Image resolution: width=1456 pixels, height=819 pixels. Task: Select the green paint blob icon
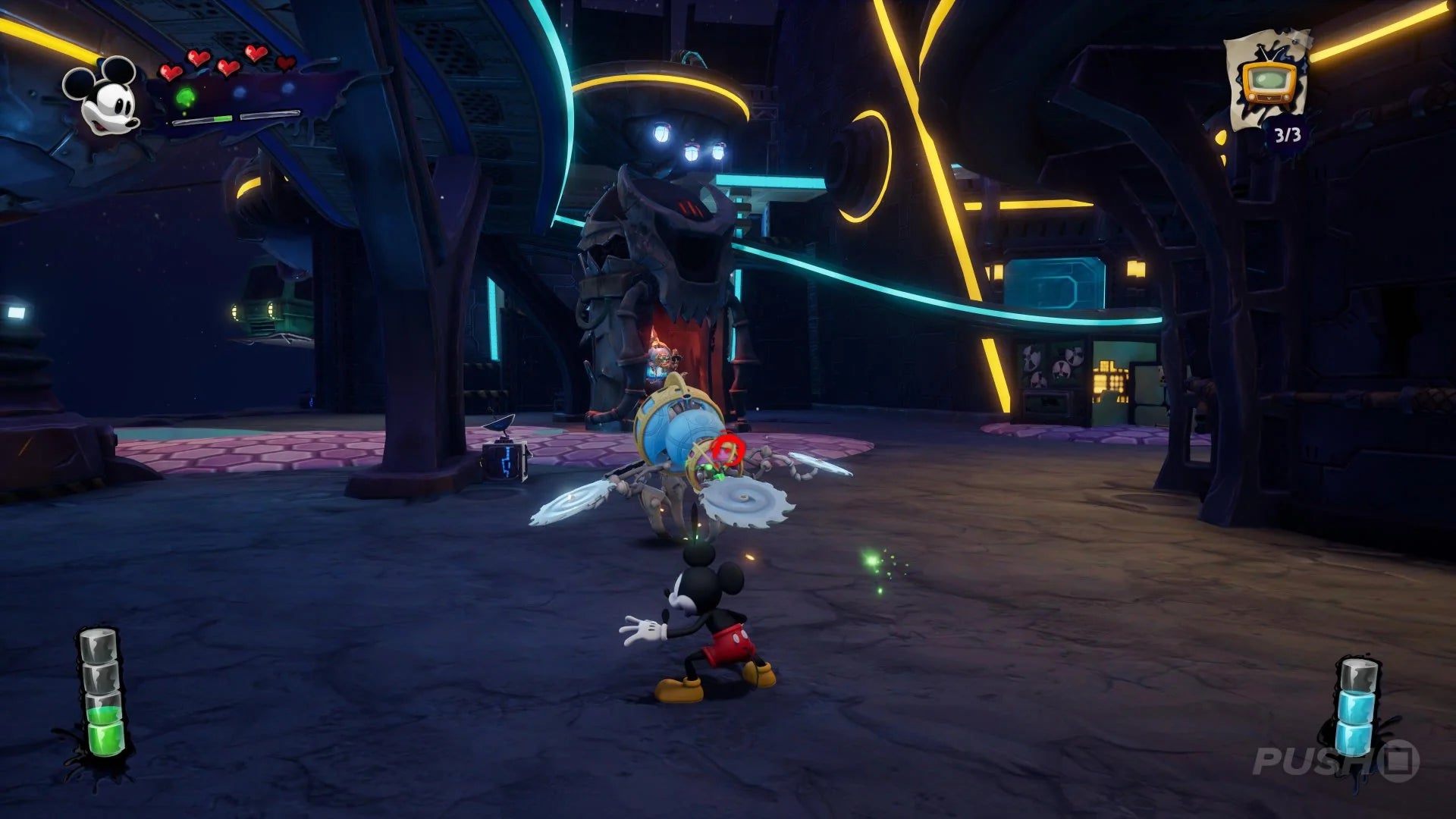point(185,96)
